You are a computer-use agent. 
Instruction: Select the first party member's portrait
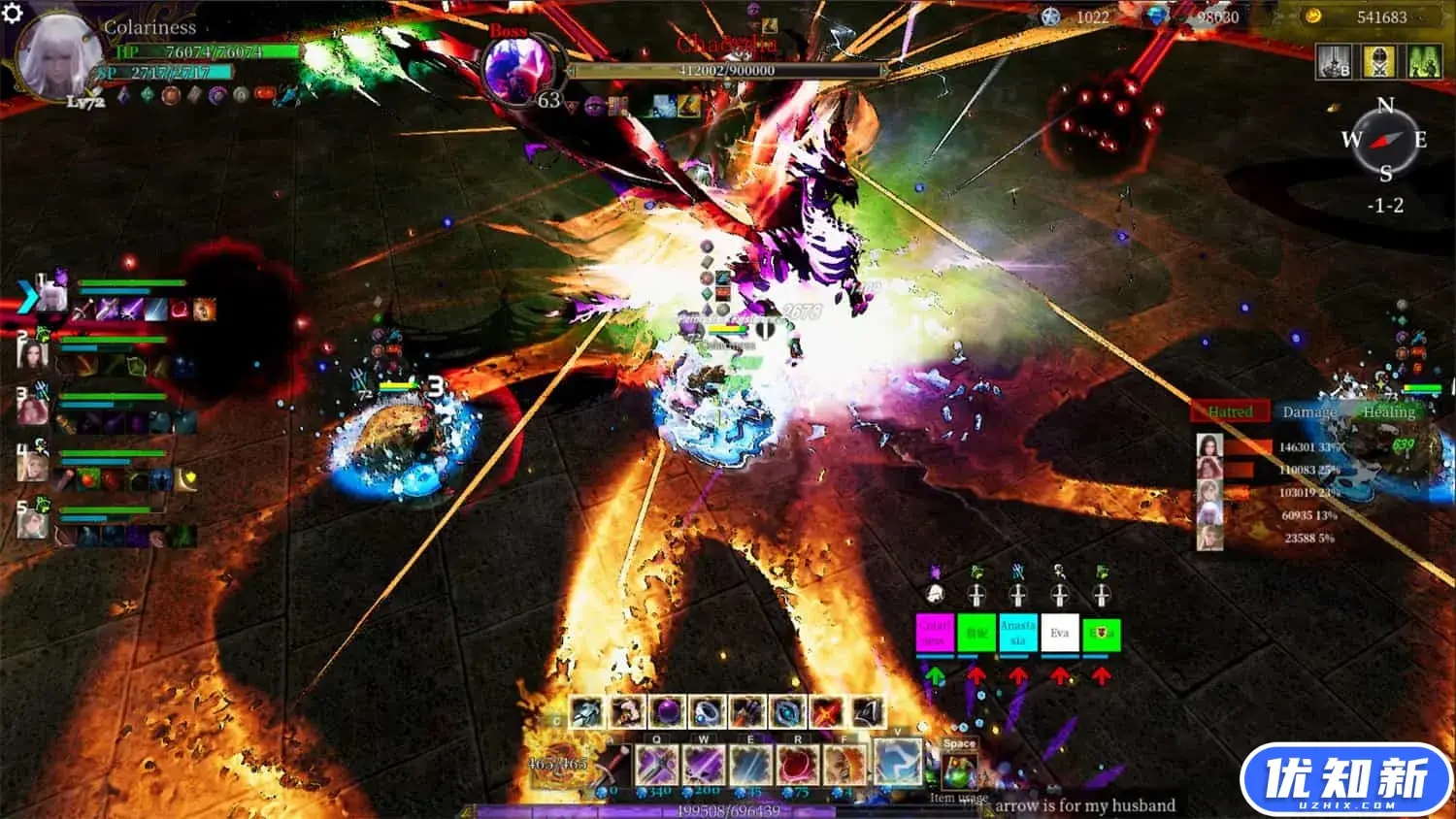(52, 296)
